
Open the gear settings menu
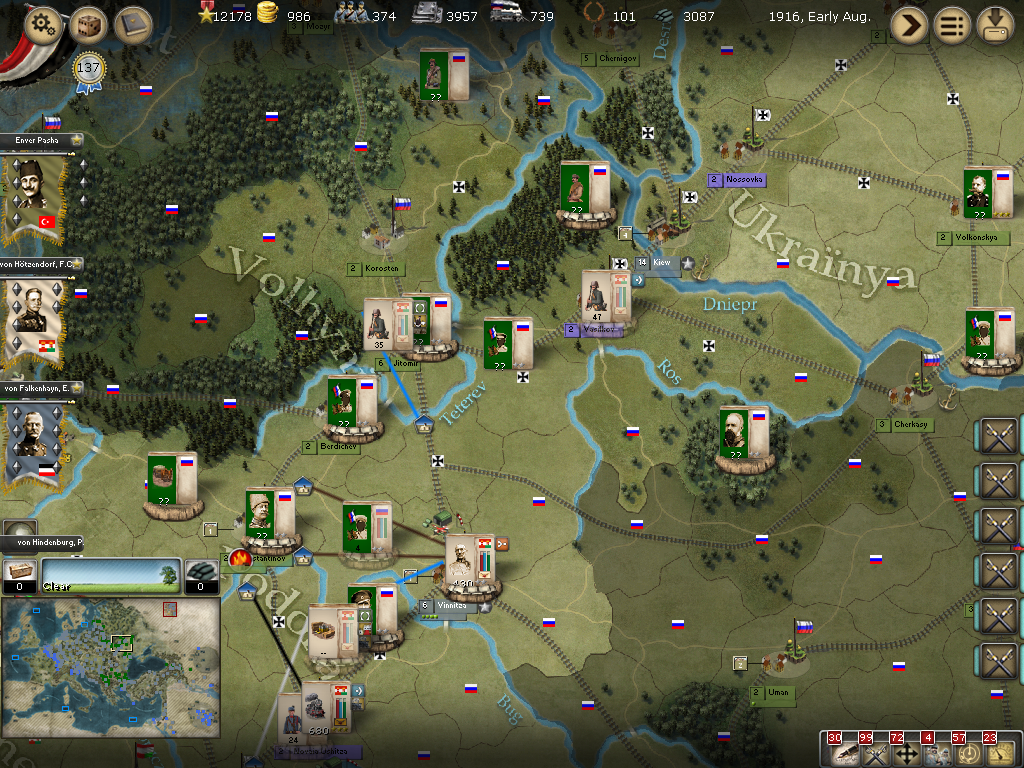(44, 25)
